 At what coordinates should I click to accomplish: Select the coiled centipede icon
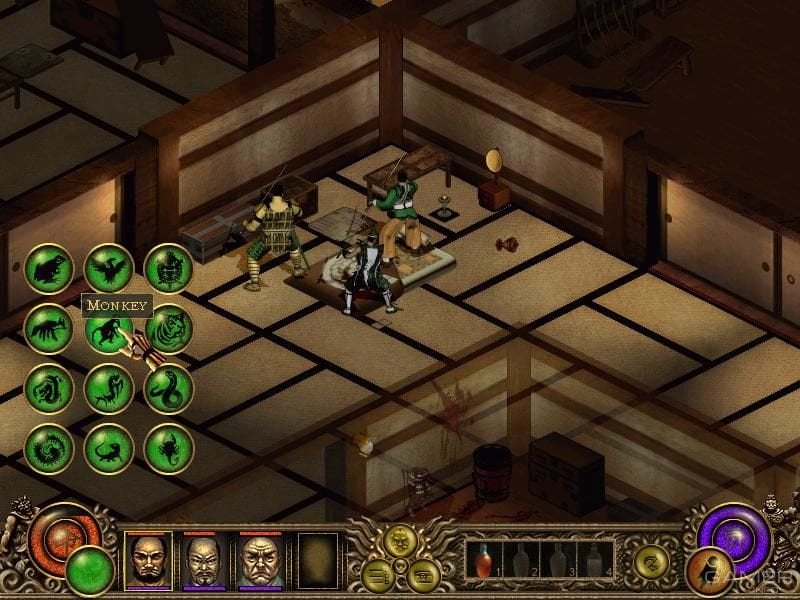click(48, 449)
